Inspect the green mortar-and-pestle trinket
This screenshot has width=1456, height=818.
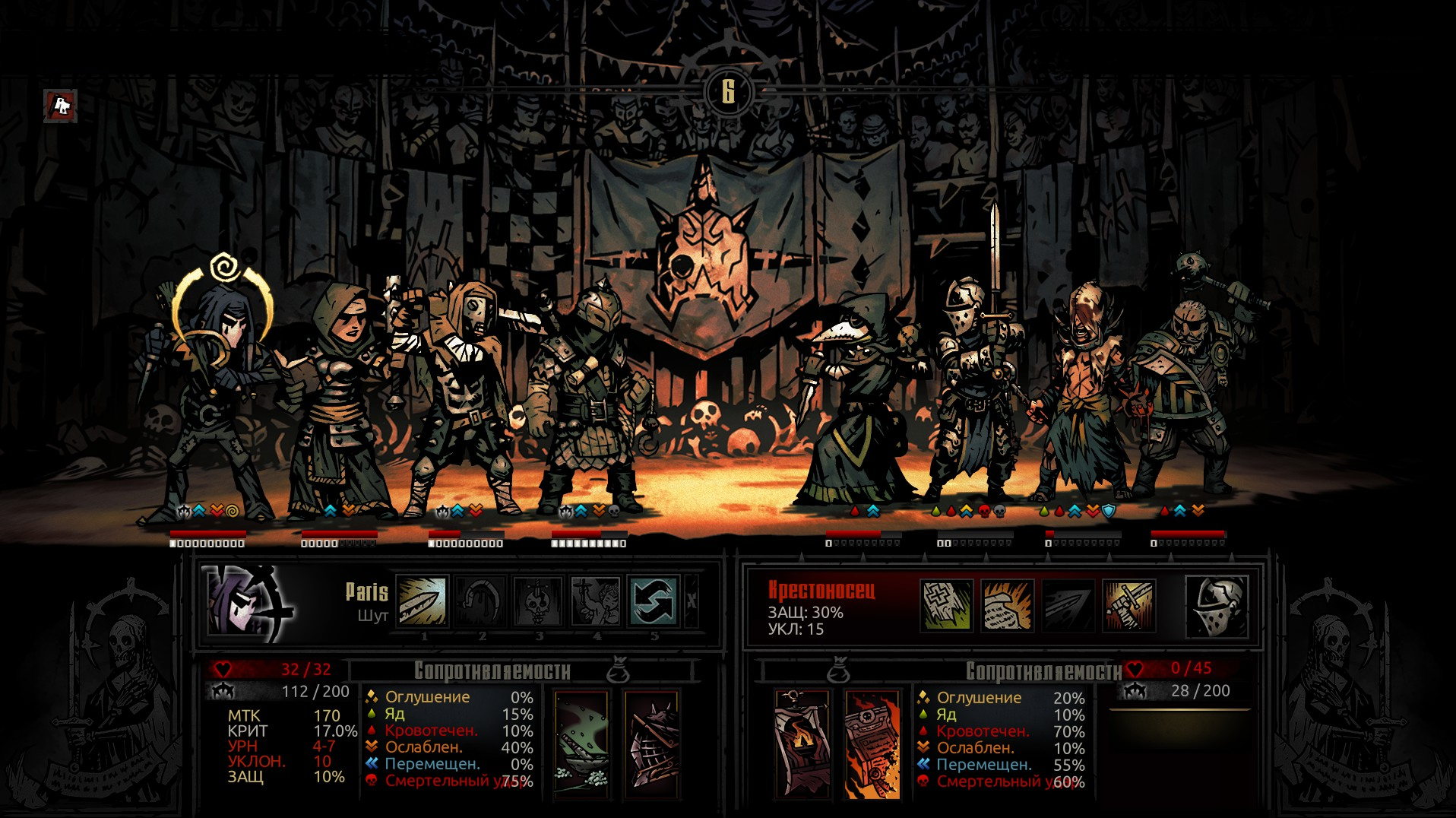(x=581, y=743)
